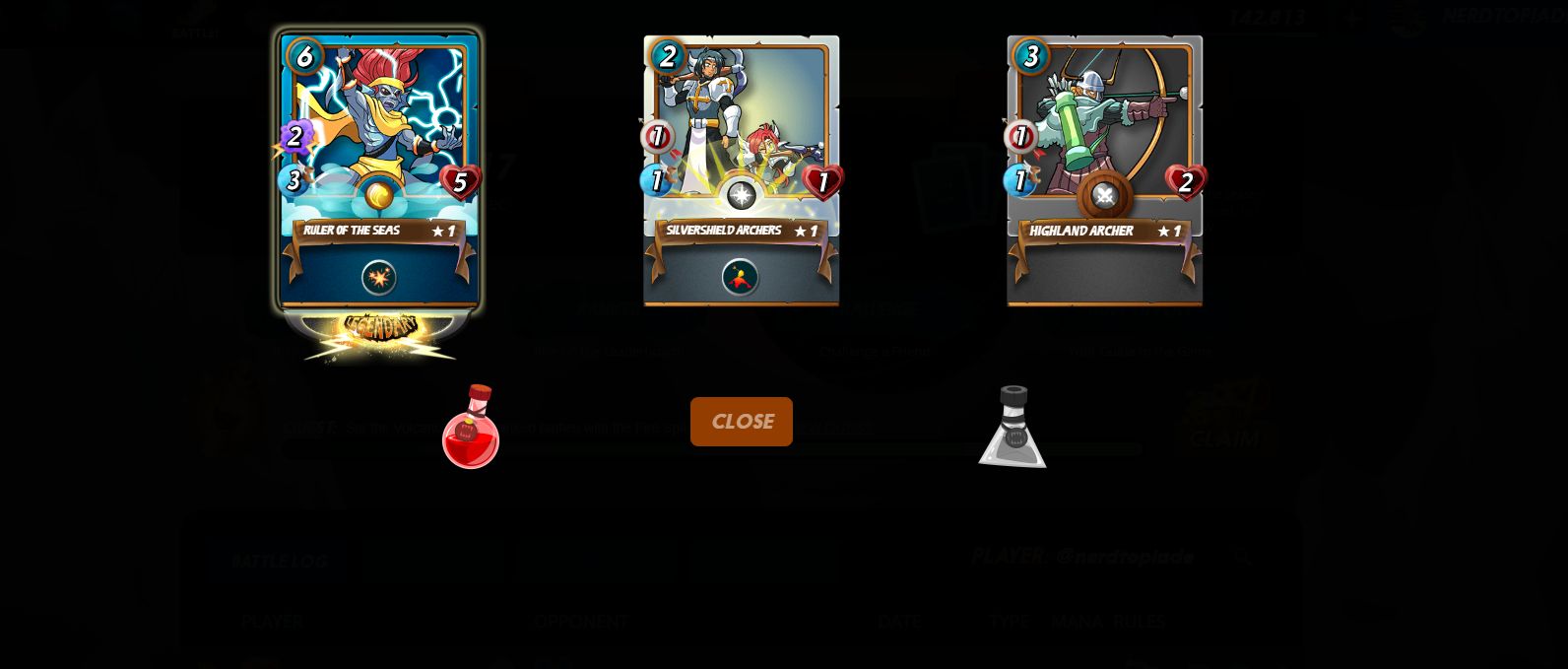
Task: Click Silvershield Archers ability icon
Action: click(741, 278)
